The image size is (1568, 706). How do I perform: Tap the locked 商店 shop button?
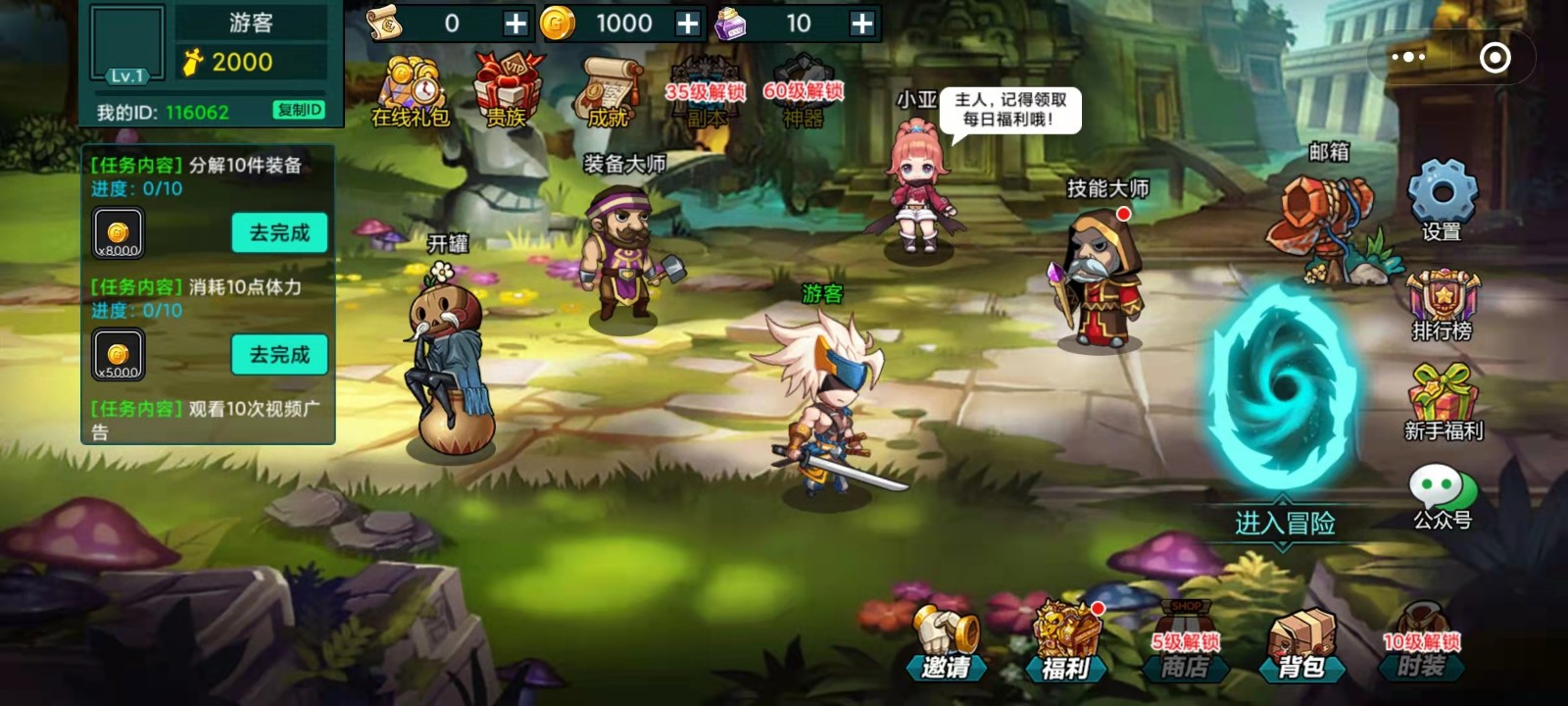pyautogui.click(x=1184, y=644)
